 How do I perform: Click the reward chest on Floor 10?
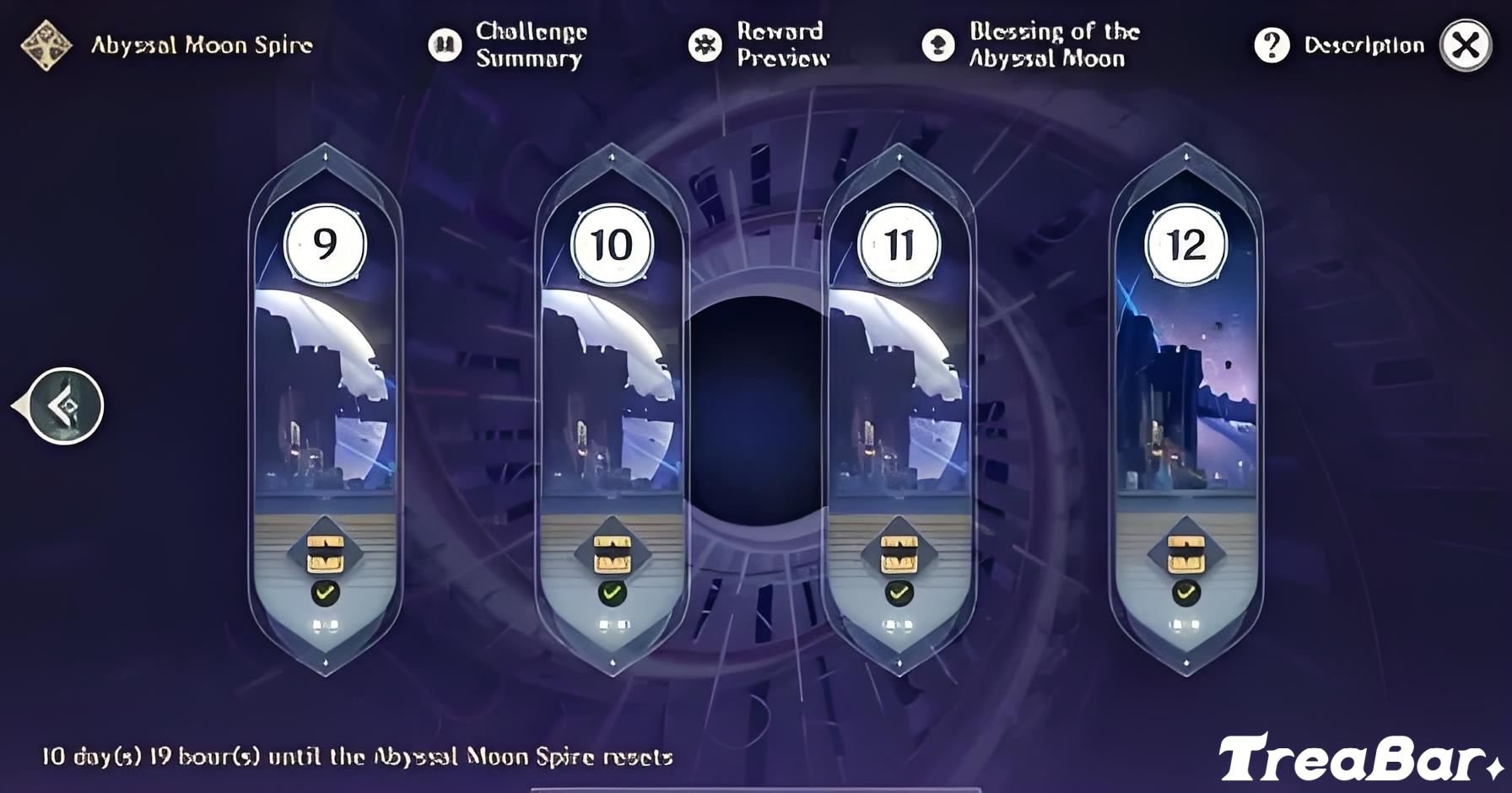[610, 553]
